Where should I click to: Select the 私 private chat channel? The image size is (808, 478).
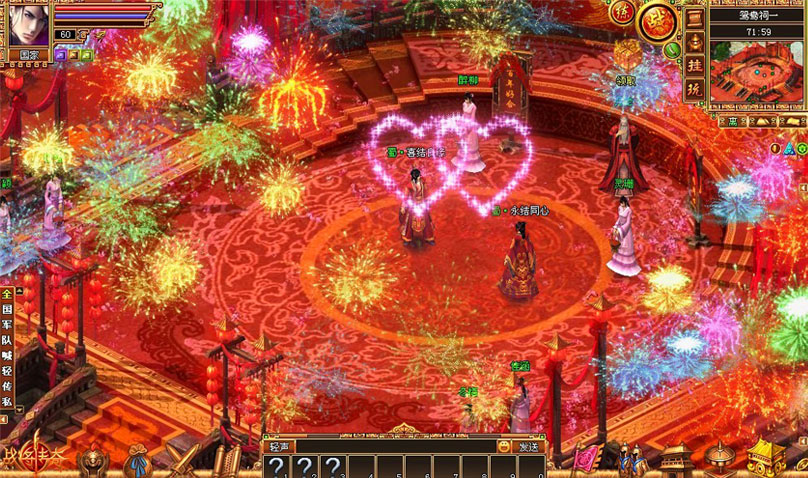click(x=6, y=404)
